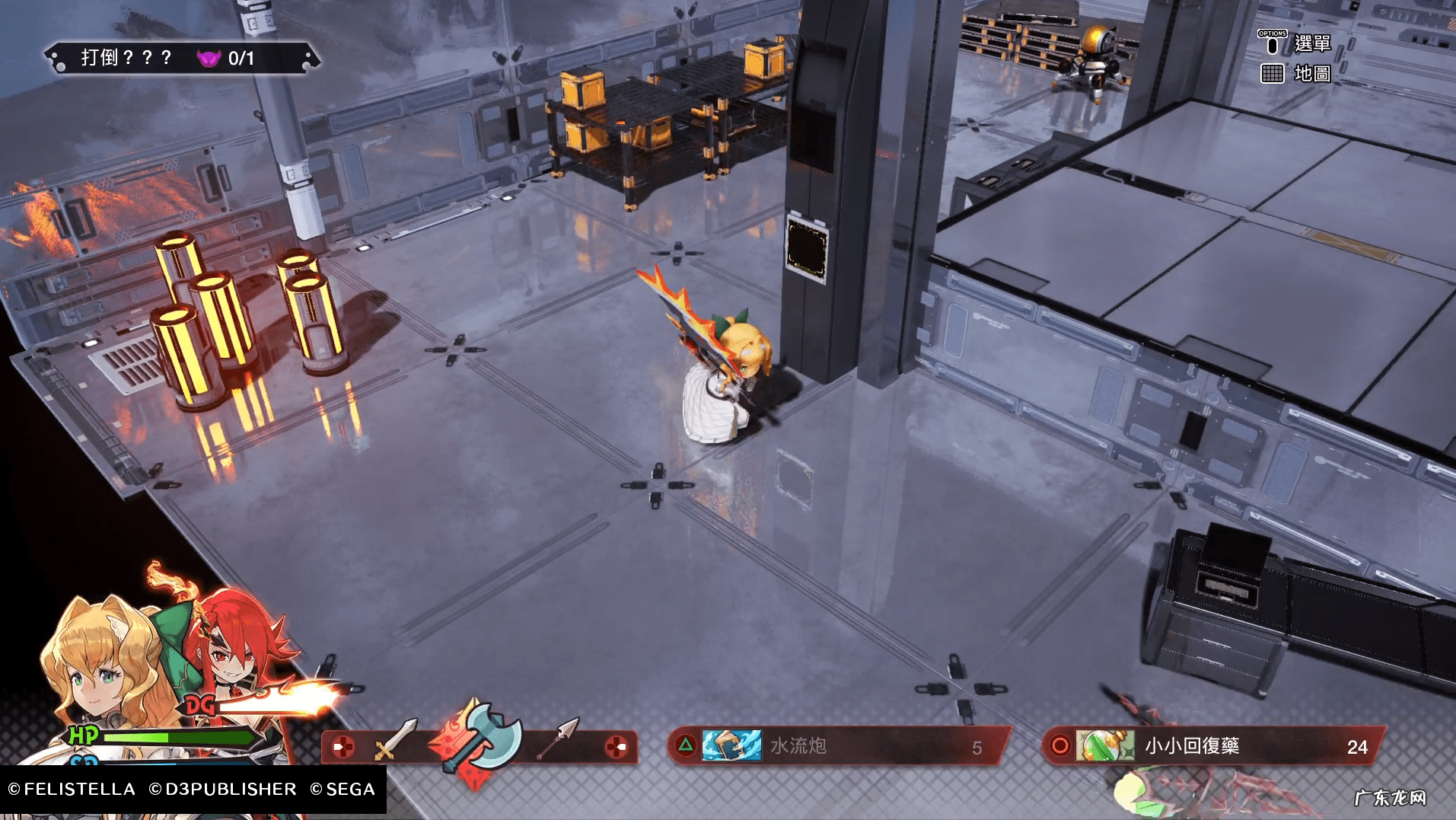The height and width of the screenshot is (820, 1456).
Task: Open the 選單 menu
Action: coord(1311,44)
